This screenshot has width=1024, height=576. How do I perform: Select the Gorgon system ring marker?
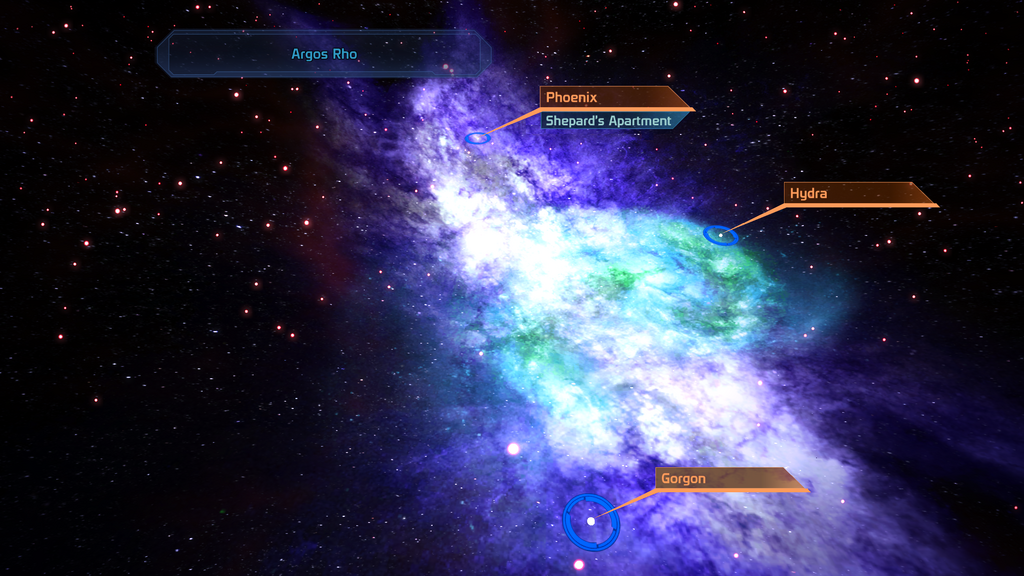(x=591, y=521)
